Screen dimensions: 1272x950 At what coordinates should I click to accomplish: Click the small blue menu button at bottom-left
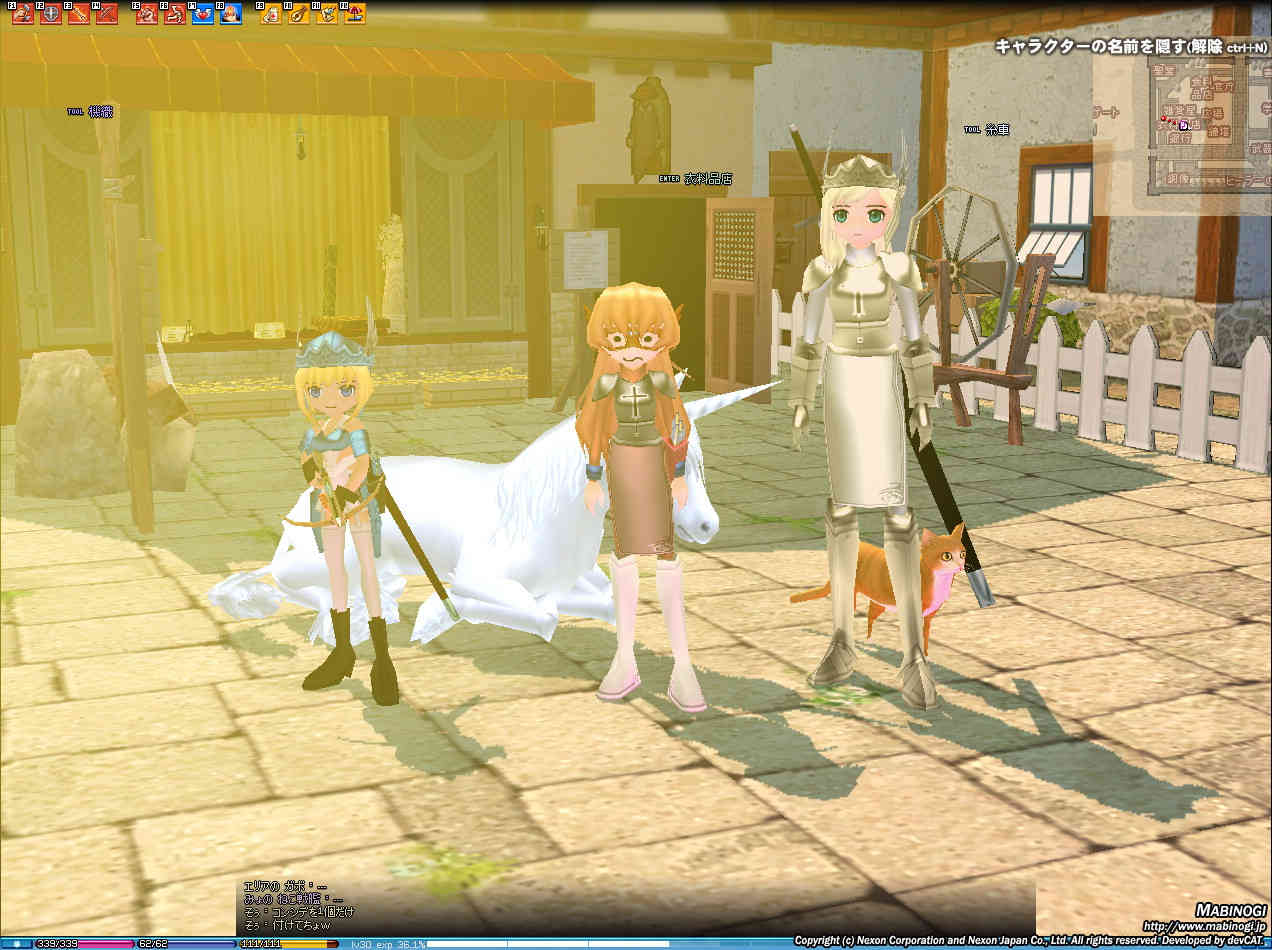click(x=17, y=943)
